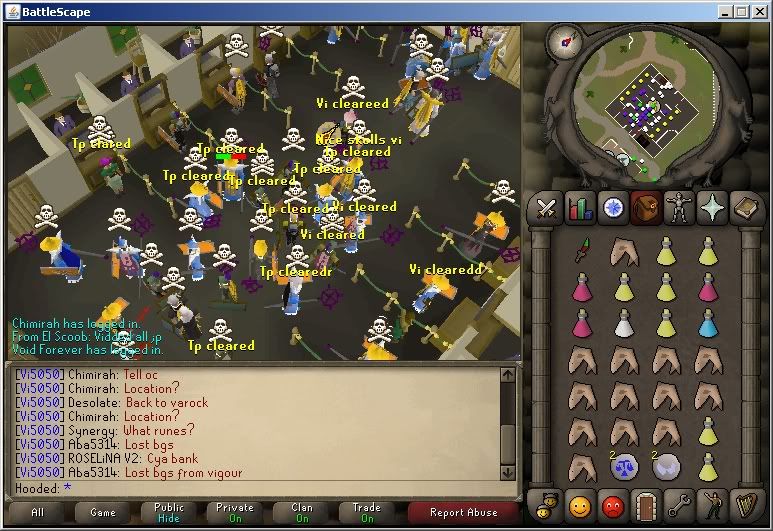The height and width of the screenshot is (531, 773).
Task: Switch to the Magic spellbook tab
Action: [745, 208]
